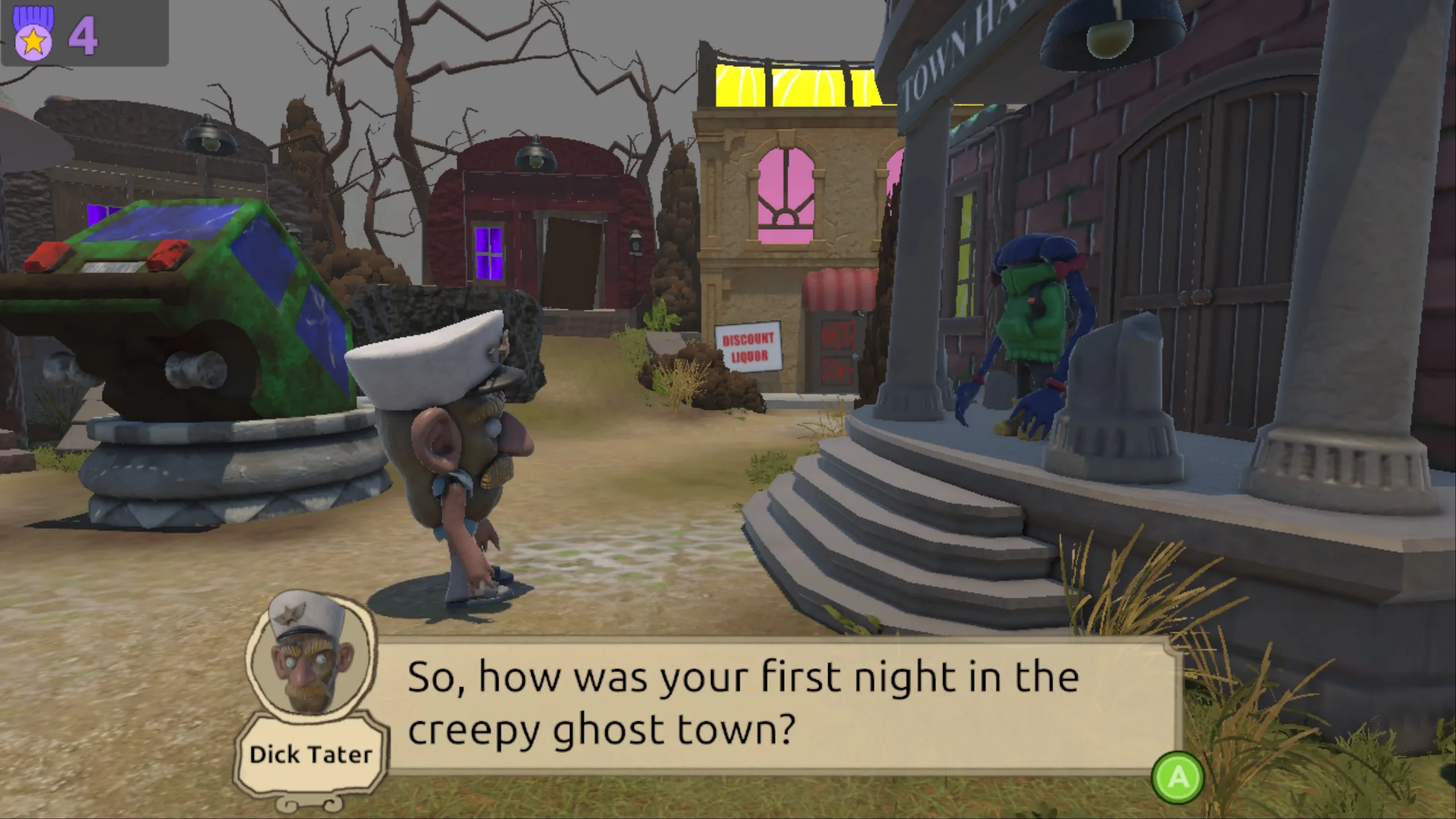Click the DISCOUNT LIQUOR sign
This screenshot has width=1456, height=819.
point(748,346)
